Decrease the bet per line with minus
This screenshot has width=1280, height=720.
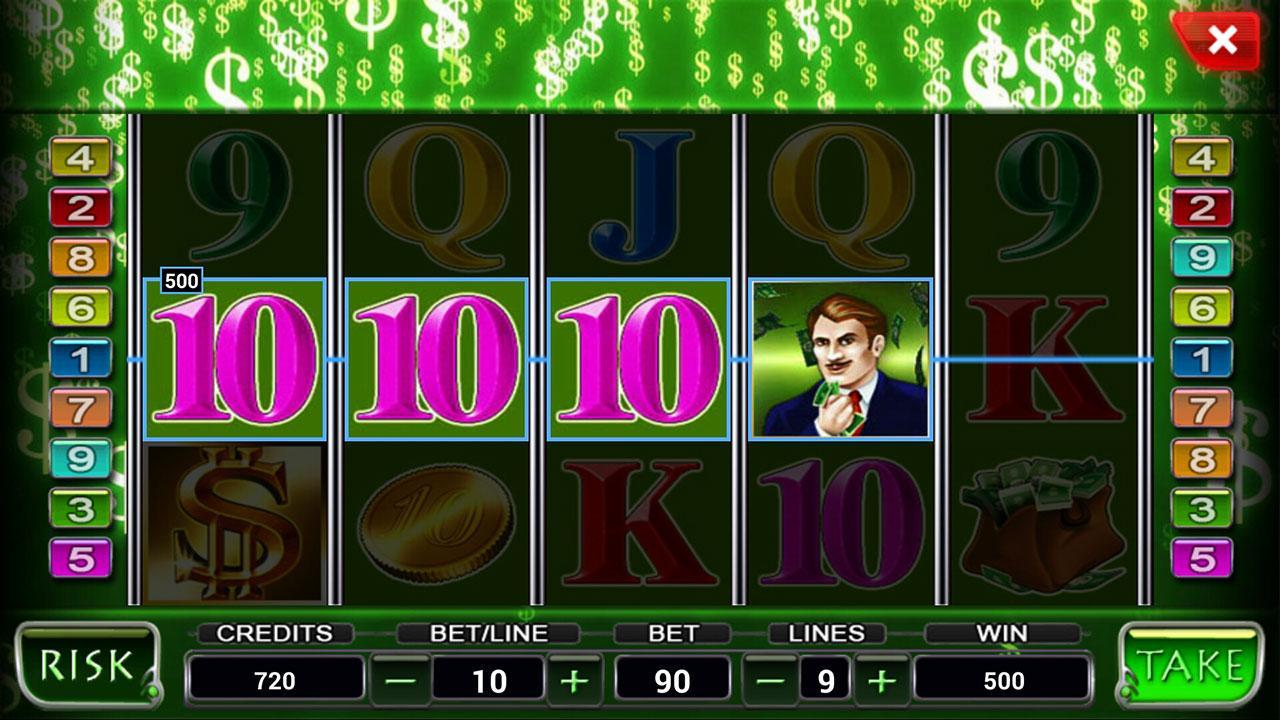point(397,678)
